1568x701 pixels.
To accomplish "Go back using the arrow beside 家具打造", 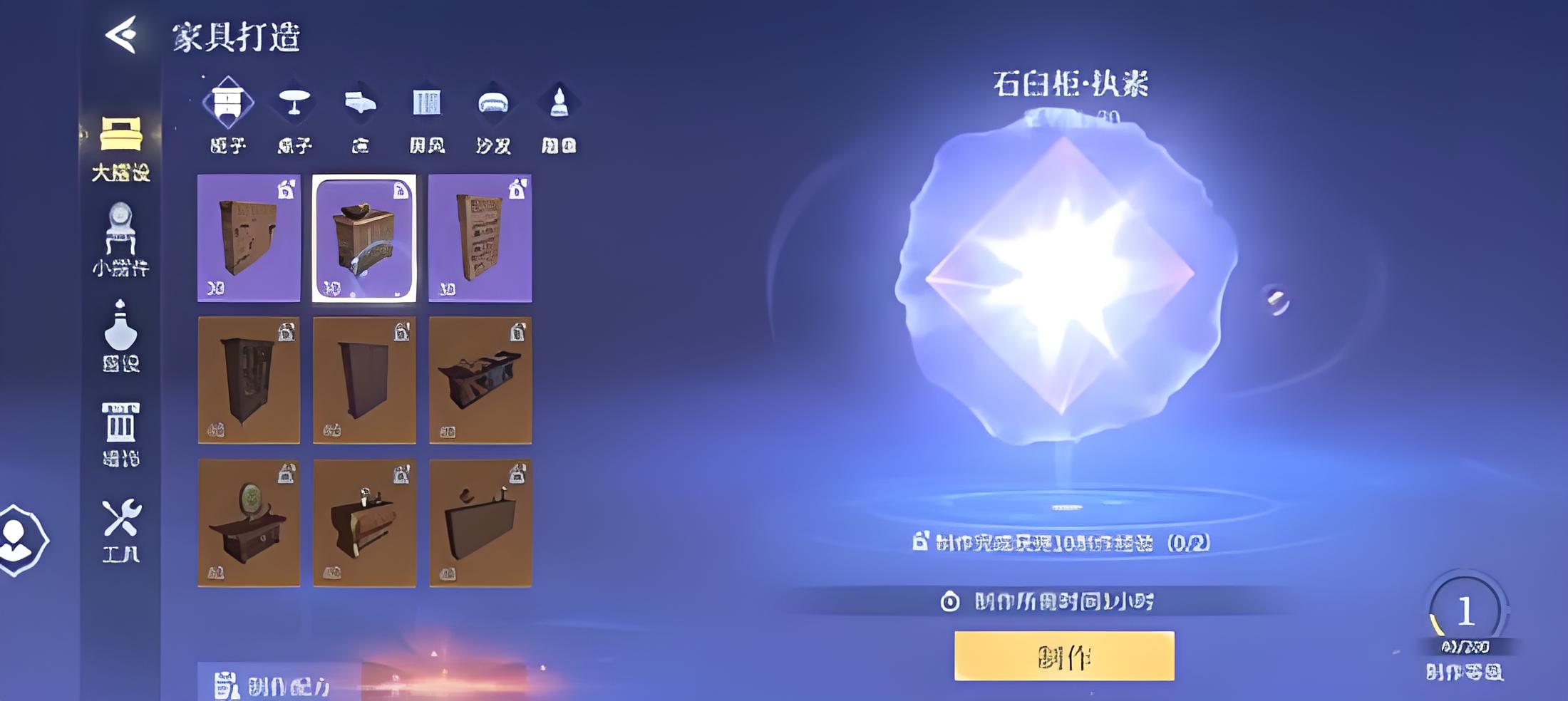I will [121, 34].
